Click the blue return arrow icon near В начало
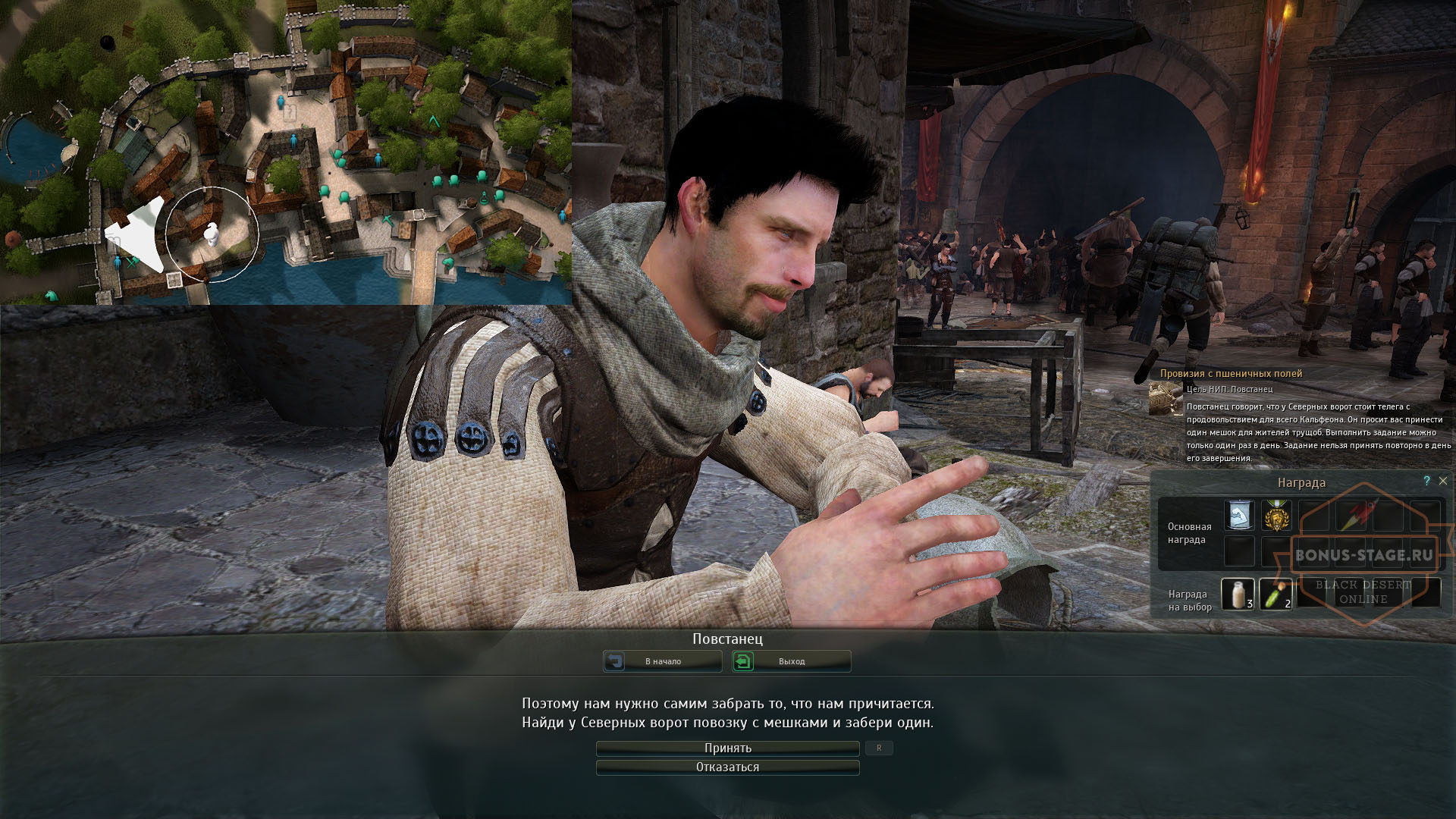This screenshot has height=819, width=1456. pyautogui.click(x=616, y=661)
